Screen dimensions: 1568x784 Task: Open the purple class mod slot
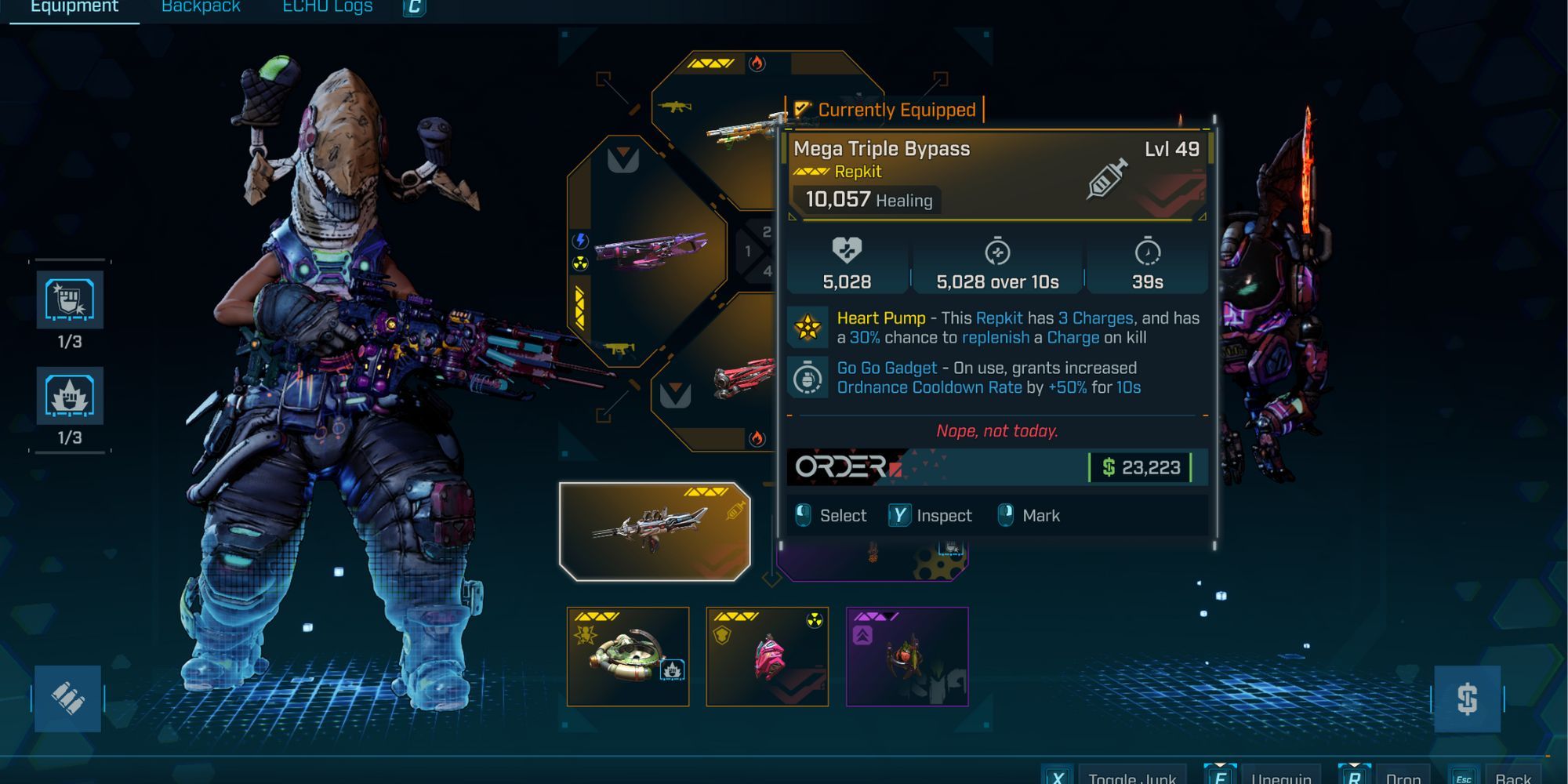click(907, 656)
